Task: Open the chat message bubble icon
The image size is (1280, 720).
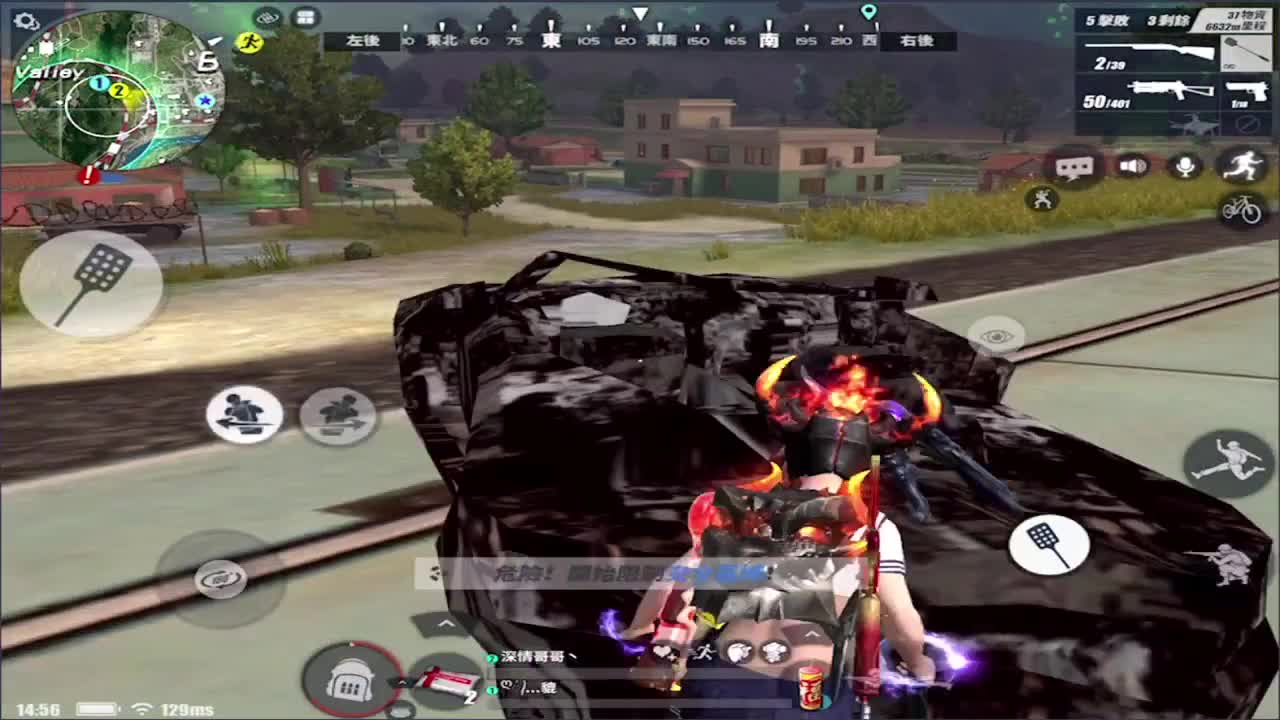Action: (1074, 164)
